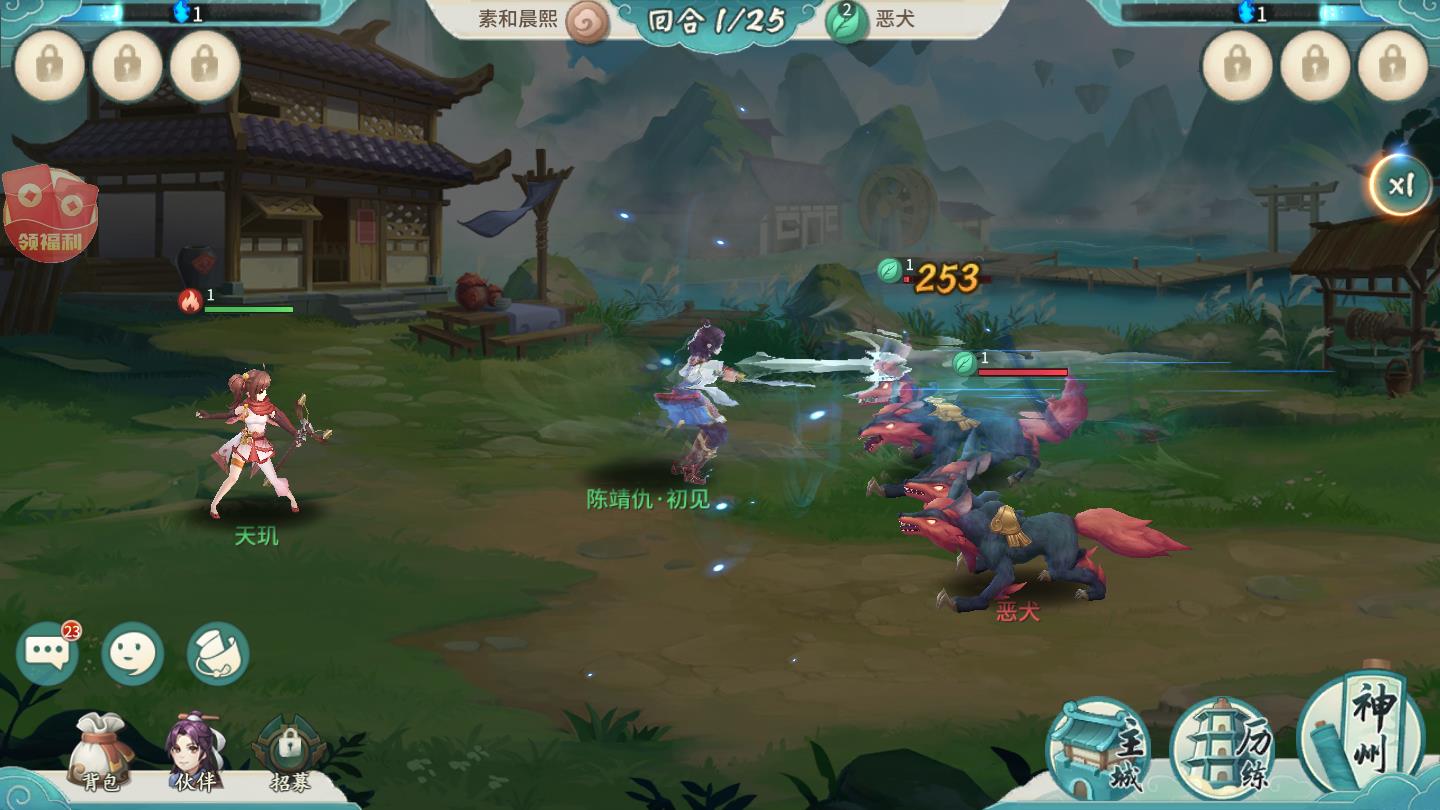Toggle the x1 battle speed control
This screenshot has width=1440, height=810.
pos(1402,185)
